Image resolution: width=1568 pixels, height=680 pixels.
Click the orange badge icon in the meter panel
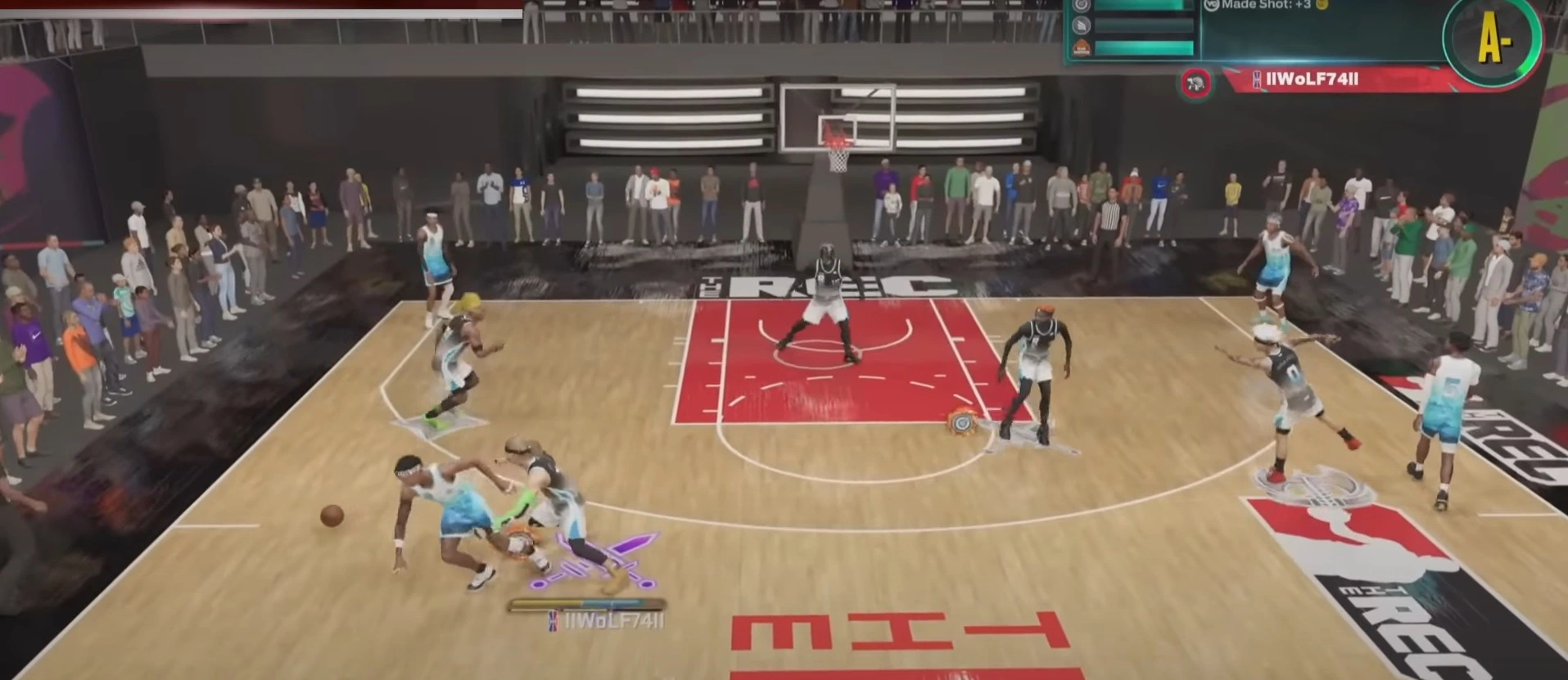tap(1082, 48)
